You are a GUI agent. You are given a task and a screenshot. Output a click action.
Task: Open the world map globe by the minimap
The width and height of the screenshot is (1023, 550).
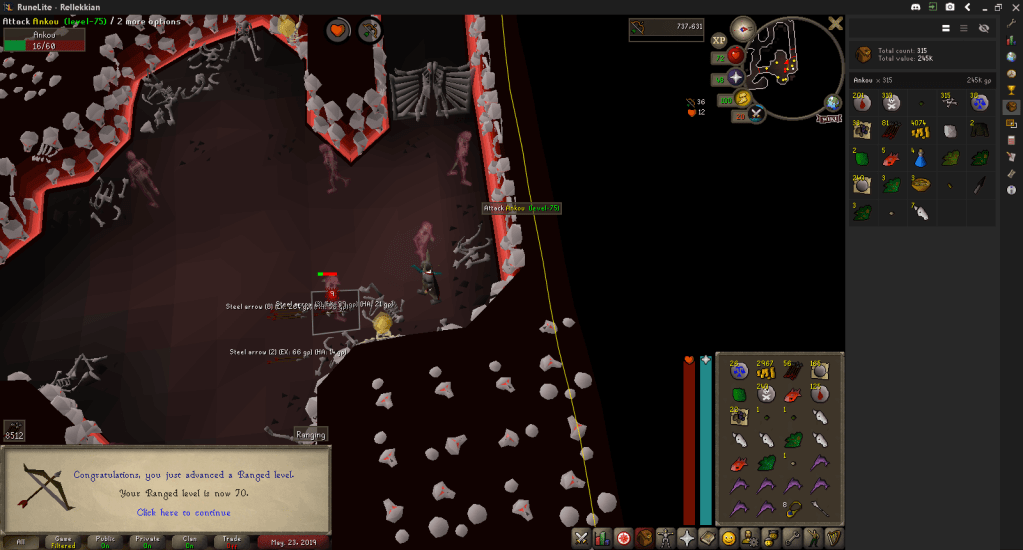833,103
